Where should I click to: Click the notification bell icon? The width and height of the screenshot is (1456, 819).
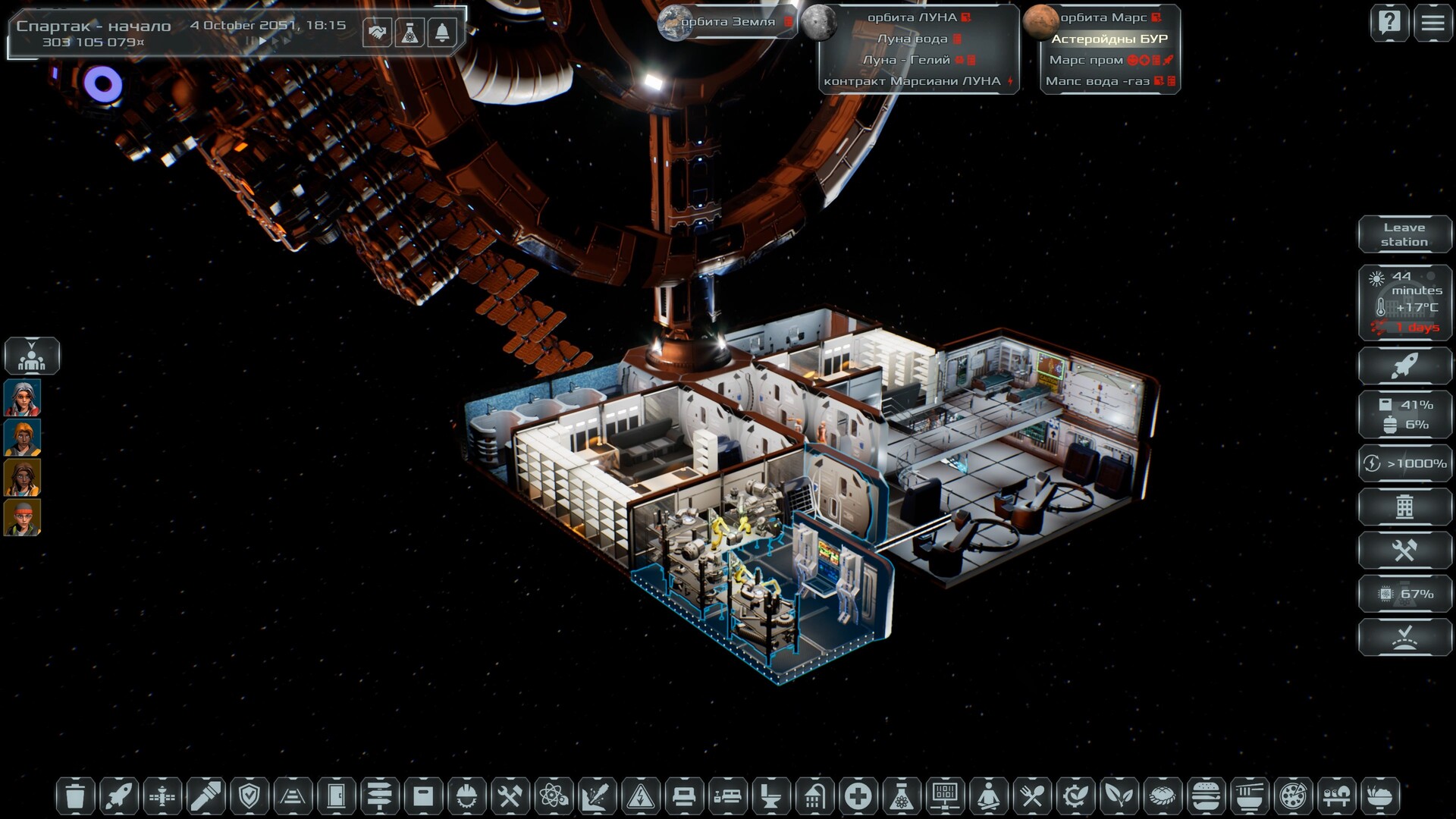tap(442, 33)
